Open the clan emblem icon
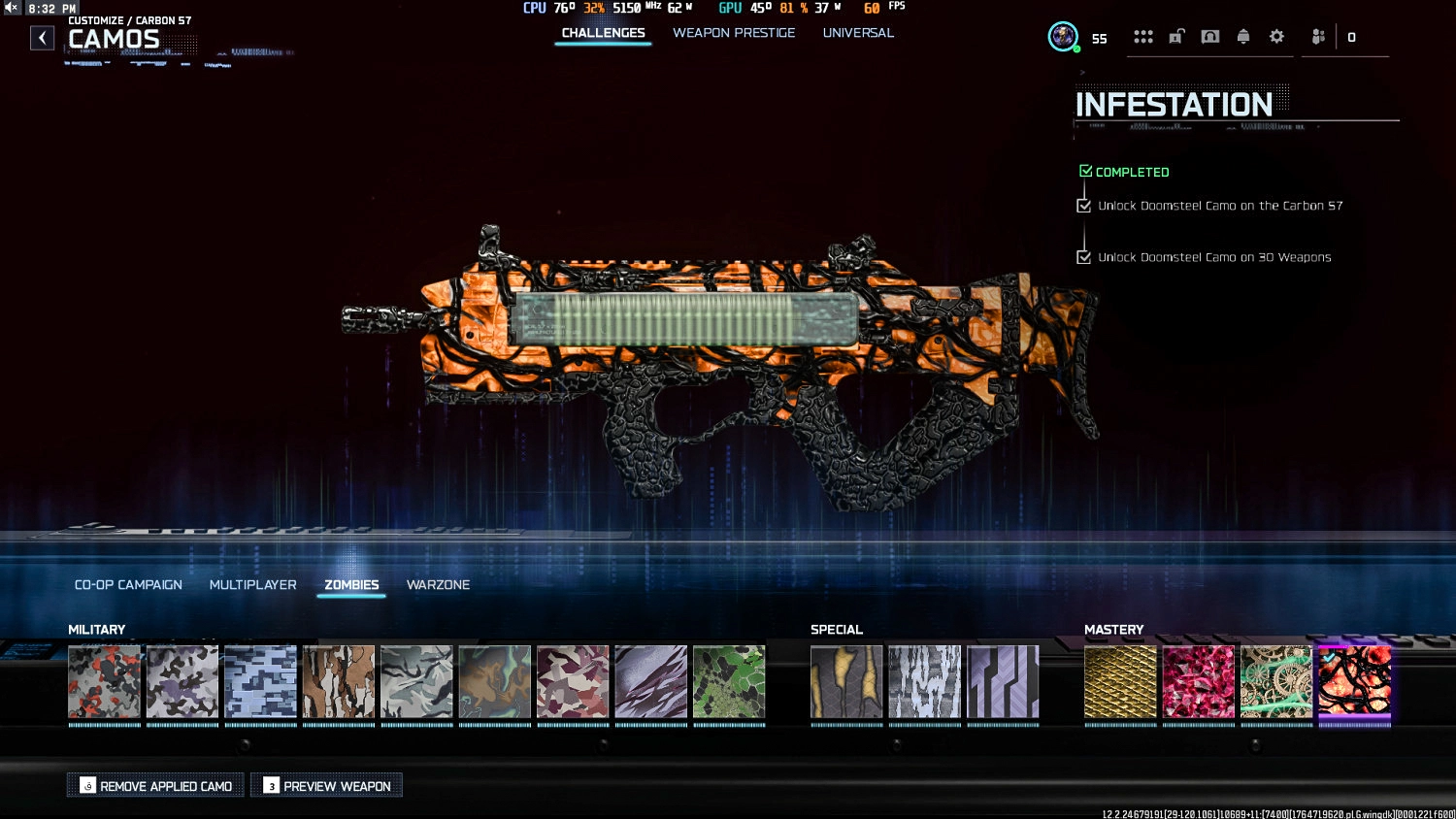The height and width of the screenshot is (819, 1456). pyautogui.click(x=1209, y=36)
